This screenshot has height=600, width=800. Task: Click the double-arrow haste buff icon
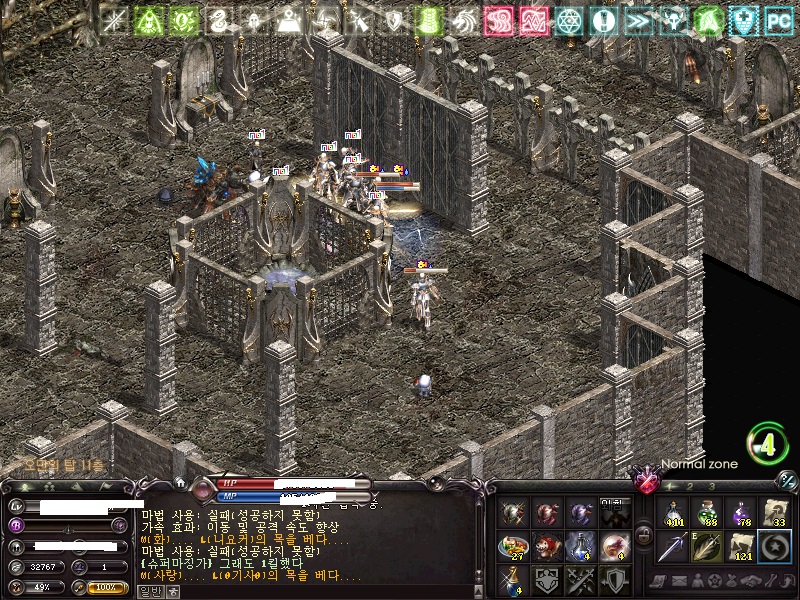(637, 20)
